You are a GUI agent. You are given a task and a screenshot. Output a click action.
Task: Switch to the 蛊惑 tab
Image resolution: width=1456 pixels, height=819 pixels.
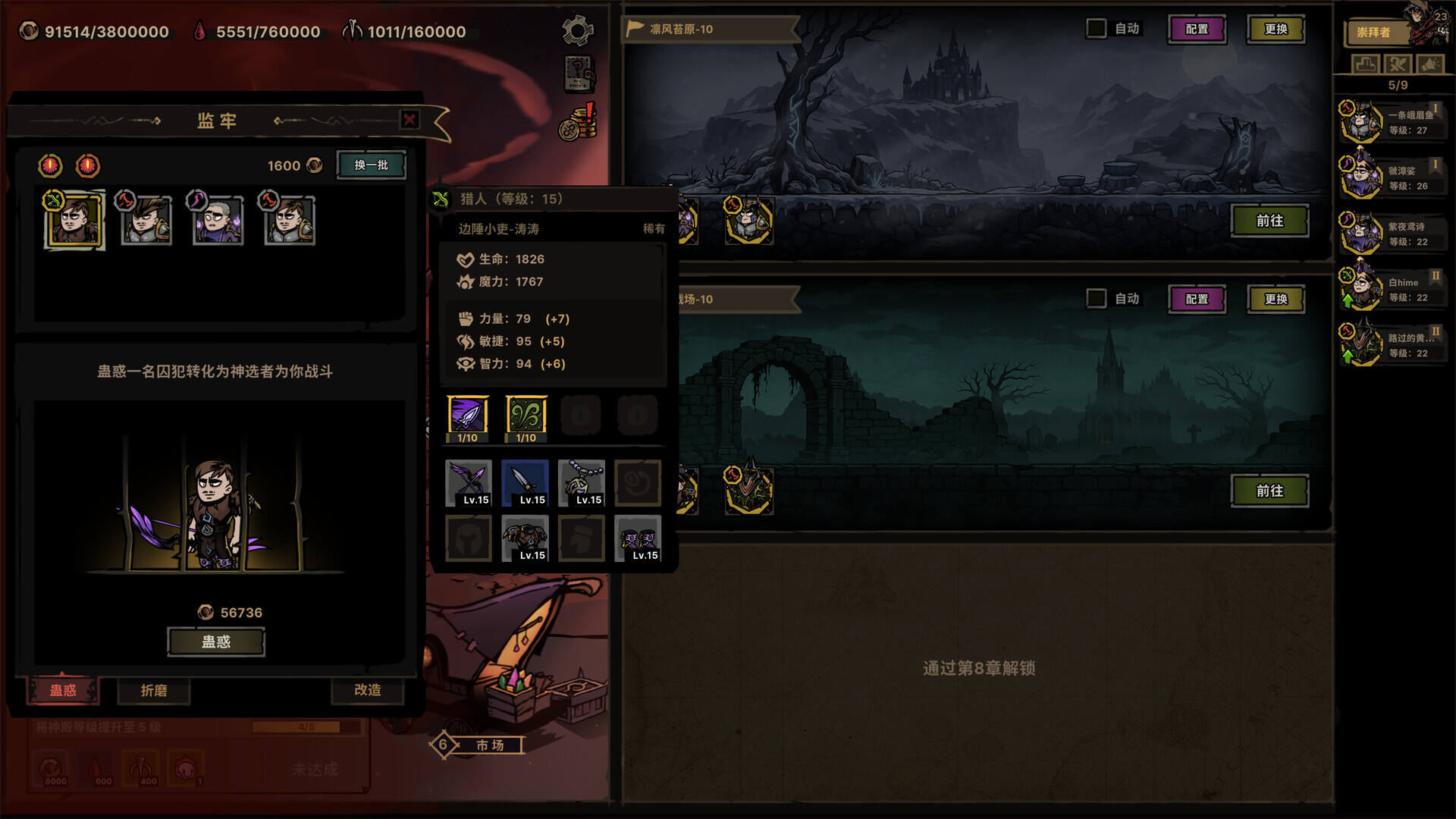coord(62,692)
